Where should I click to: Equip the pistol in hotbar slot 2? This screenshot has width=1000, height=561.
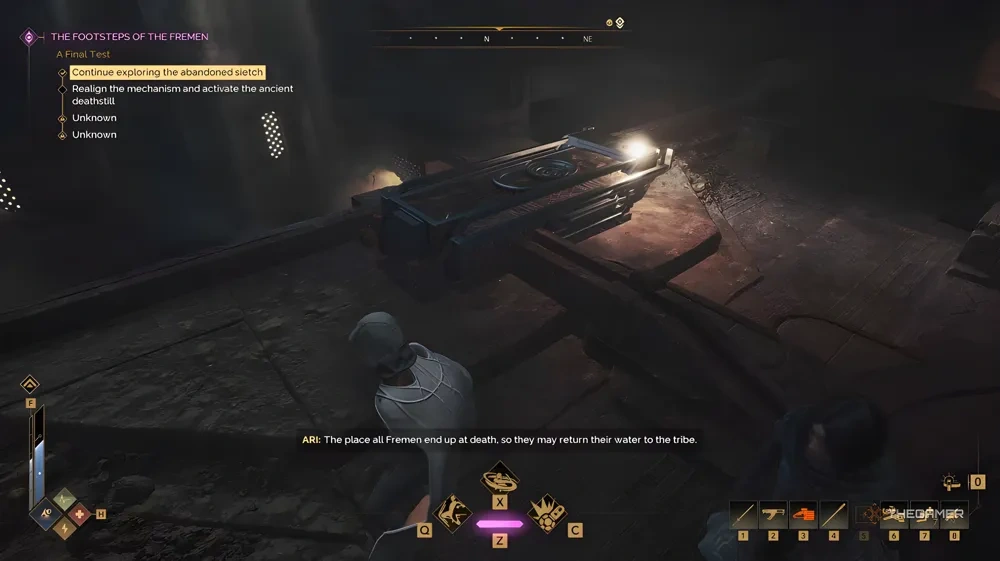point(773,514)
